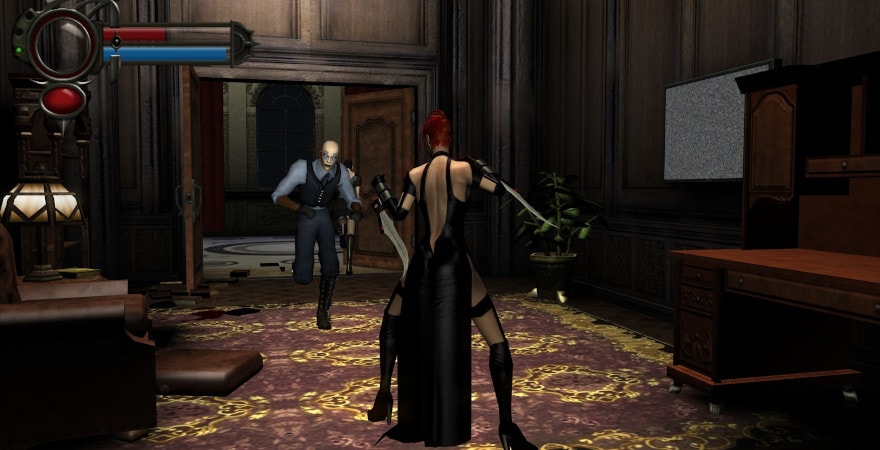The height and width of the screenshot is (450, 880).
Task: Click the glowing green light beside the ring gauge
Action: [18, 49]
